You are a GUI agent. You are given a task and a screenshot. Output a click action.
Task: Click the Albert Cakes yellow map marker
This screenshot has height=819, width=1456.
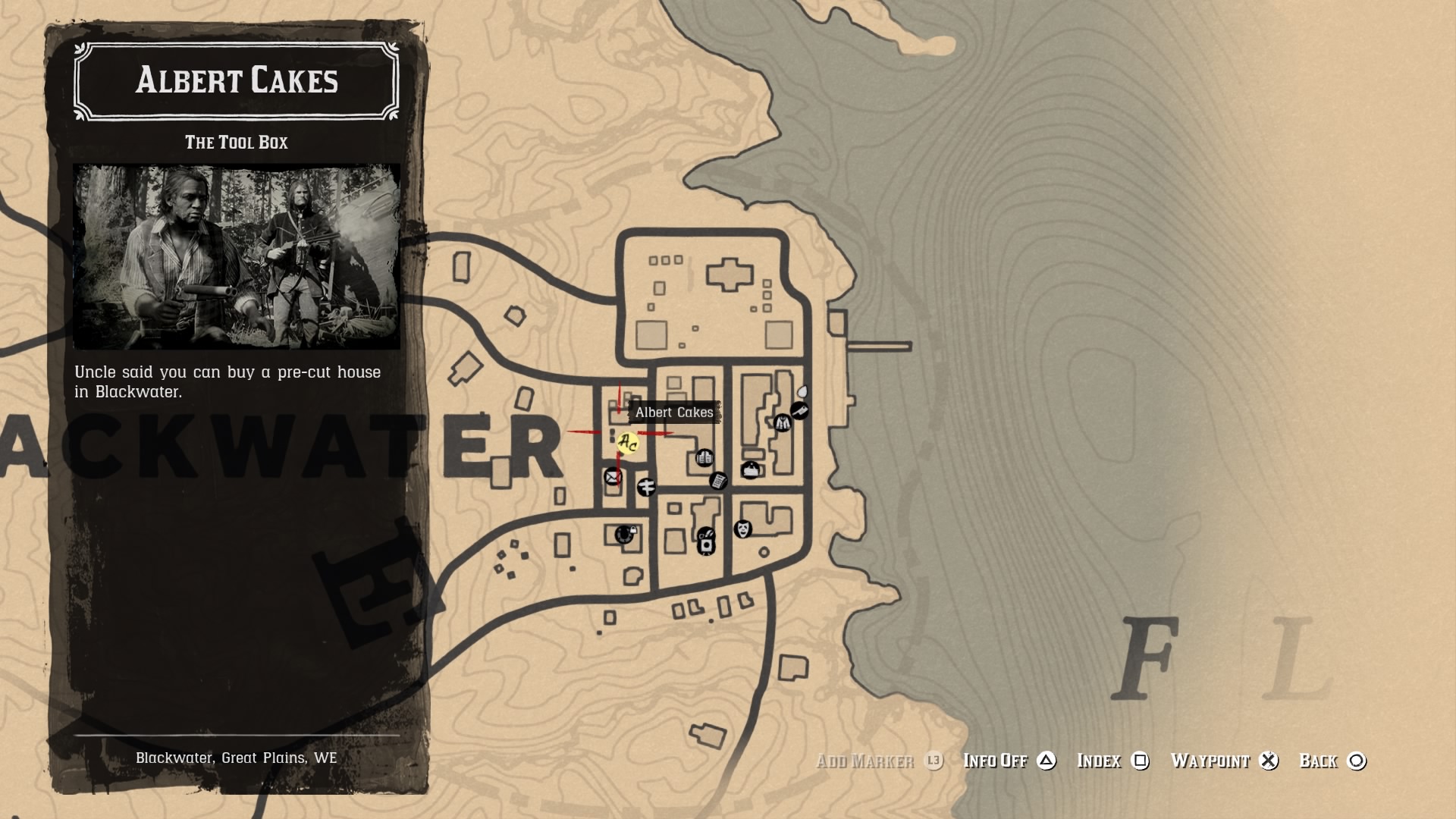[x=627, y=441]
